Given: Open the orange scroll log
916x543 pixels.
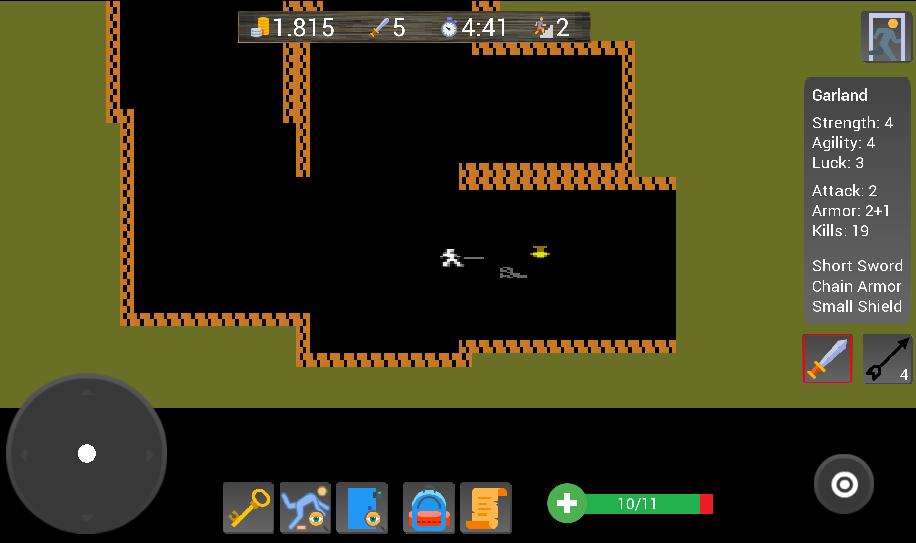Looking at the screenshot, I should pos(486,507).
